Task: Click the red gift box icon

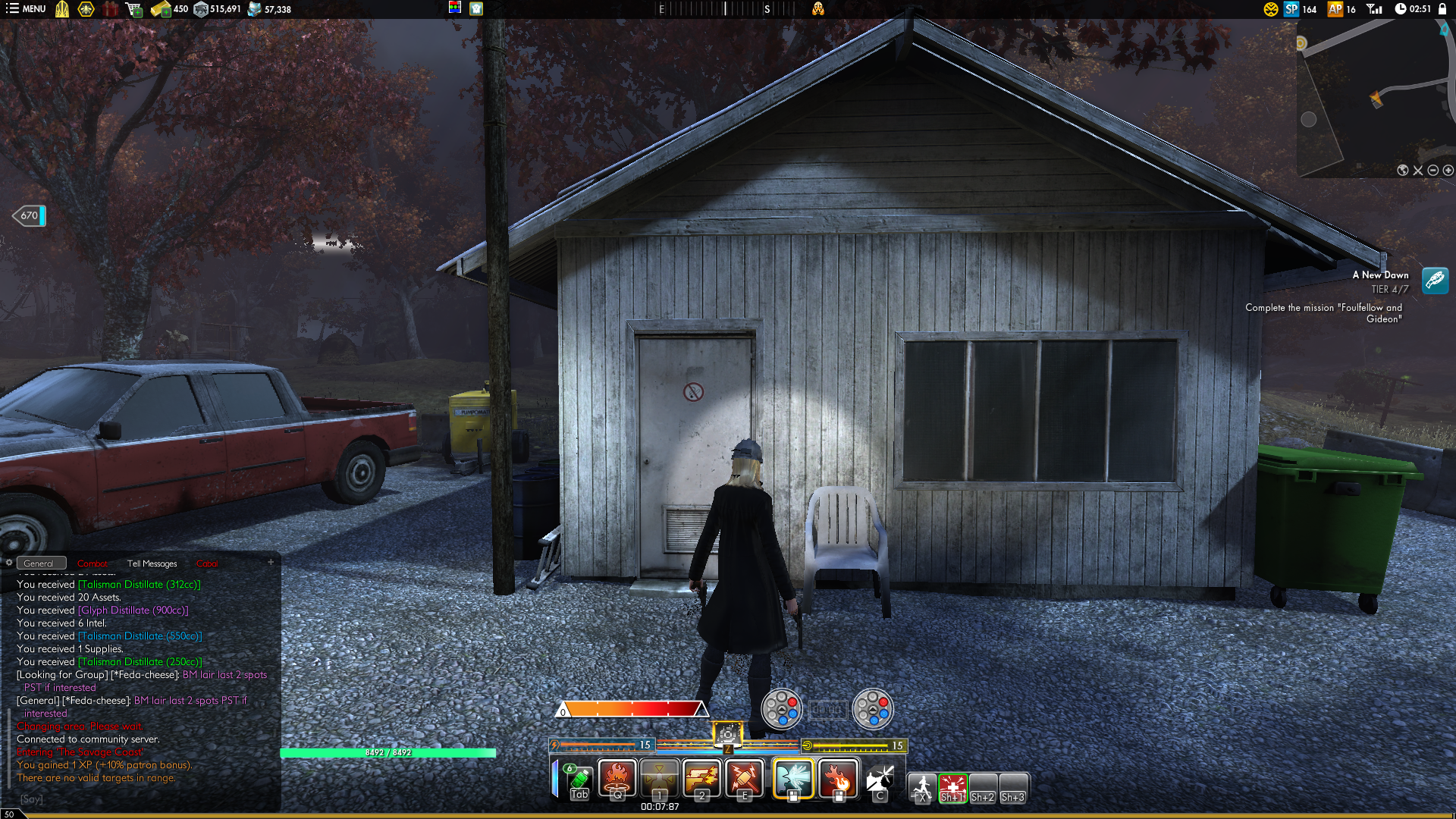Action: pos(111,9)
